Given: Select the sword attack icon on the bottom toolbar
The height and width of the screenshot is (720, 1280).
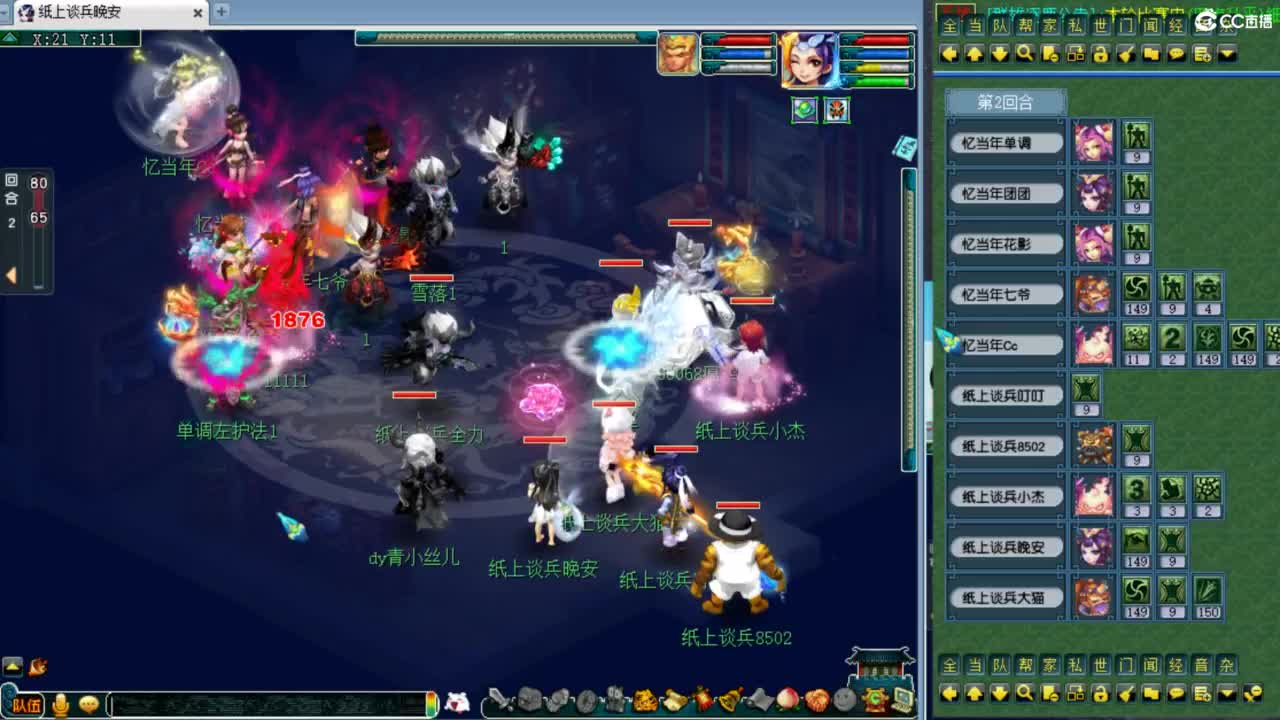Looking at the screenshot, I should pos(497,701).
